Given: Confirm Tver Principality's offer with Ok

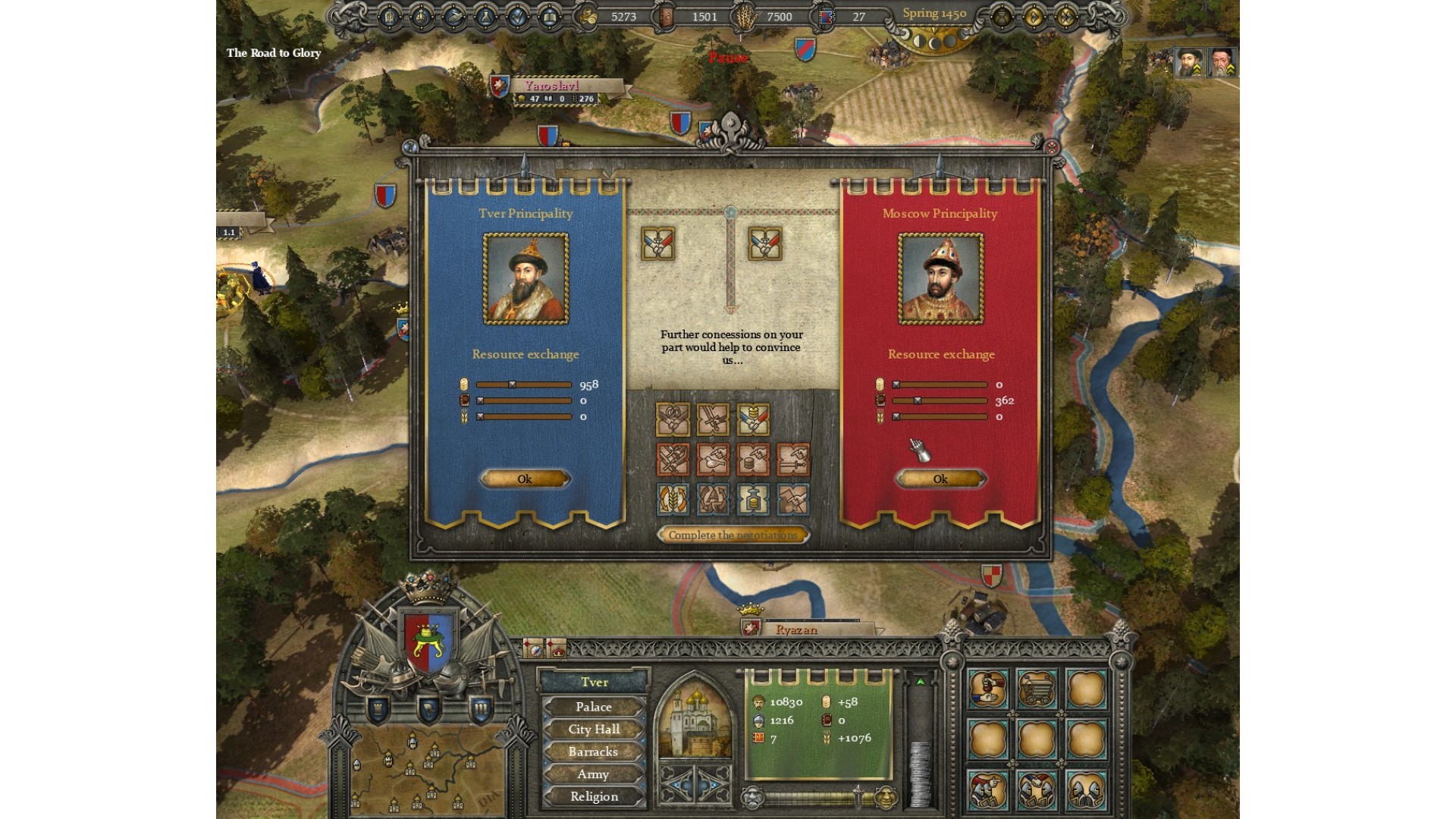Looking at the screenshot, I should (x=525, y=479).
